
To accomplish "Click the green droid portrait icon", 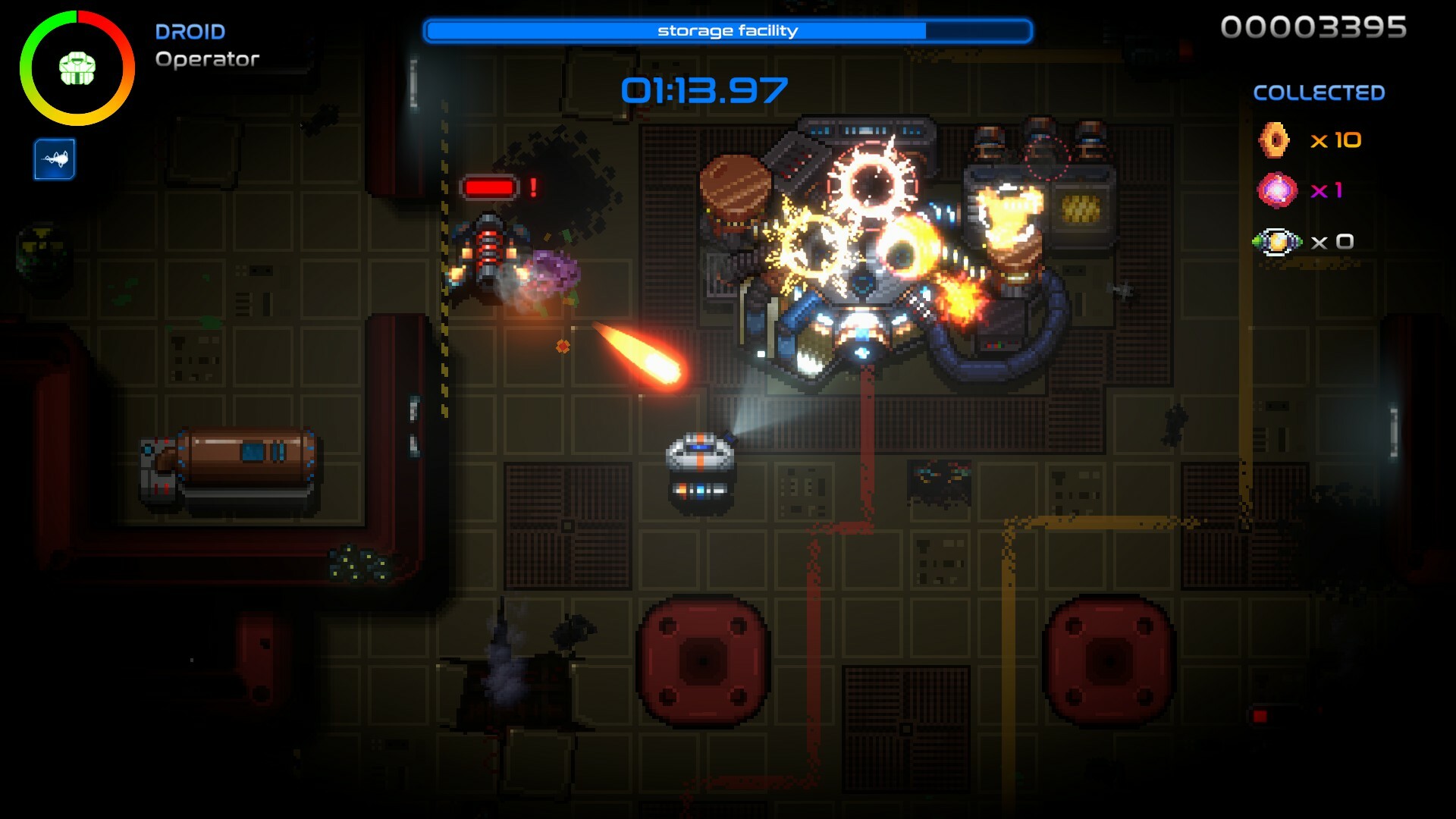I will [x=77, y=68].
